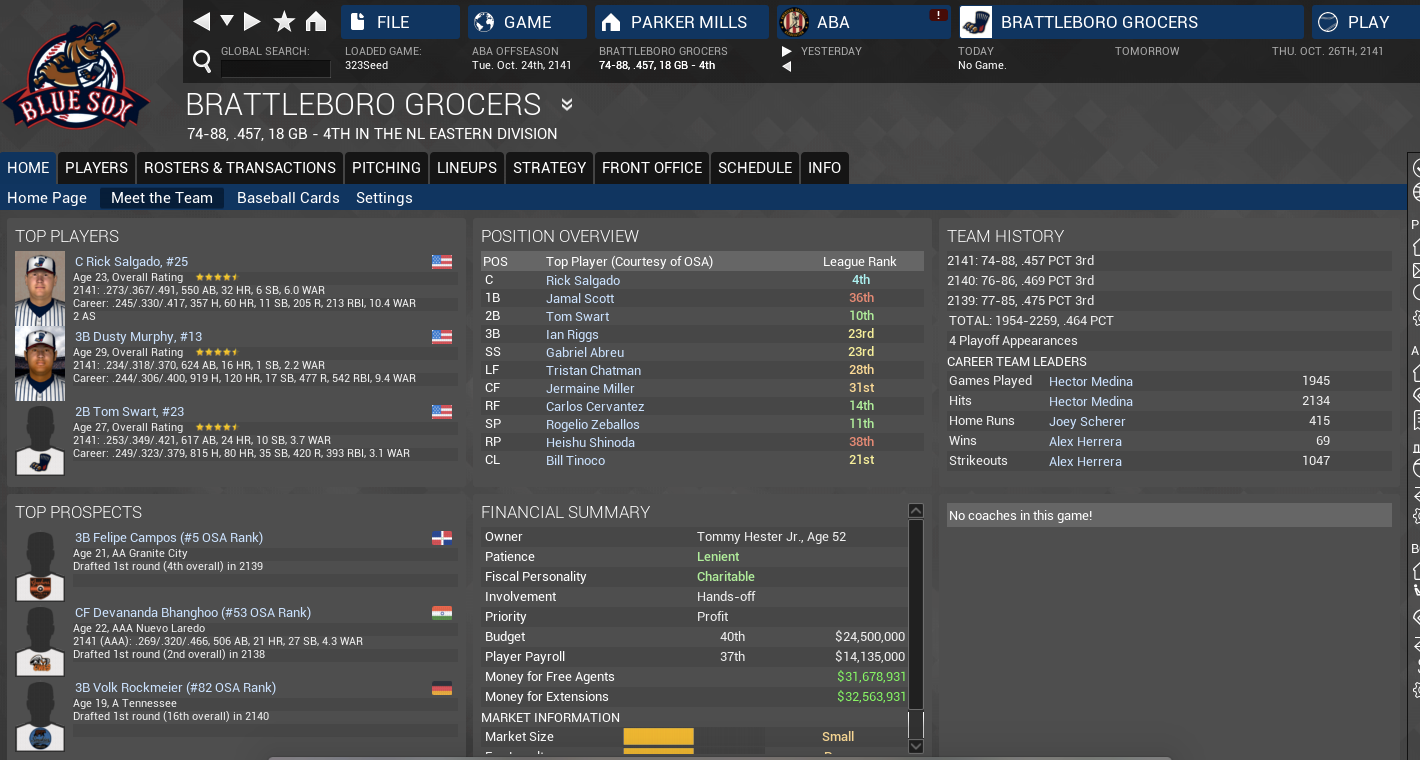Screen dimensions: 1420x760
Task: Open the FILE menu
Action: point(400,22)
